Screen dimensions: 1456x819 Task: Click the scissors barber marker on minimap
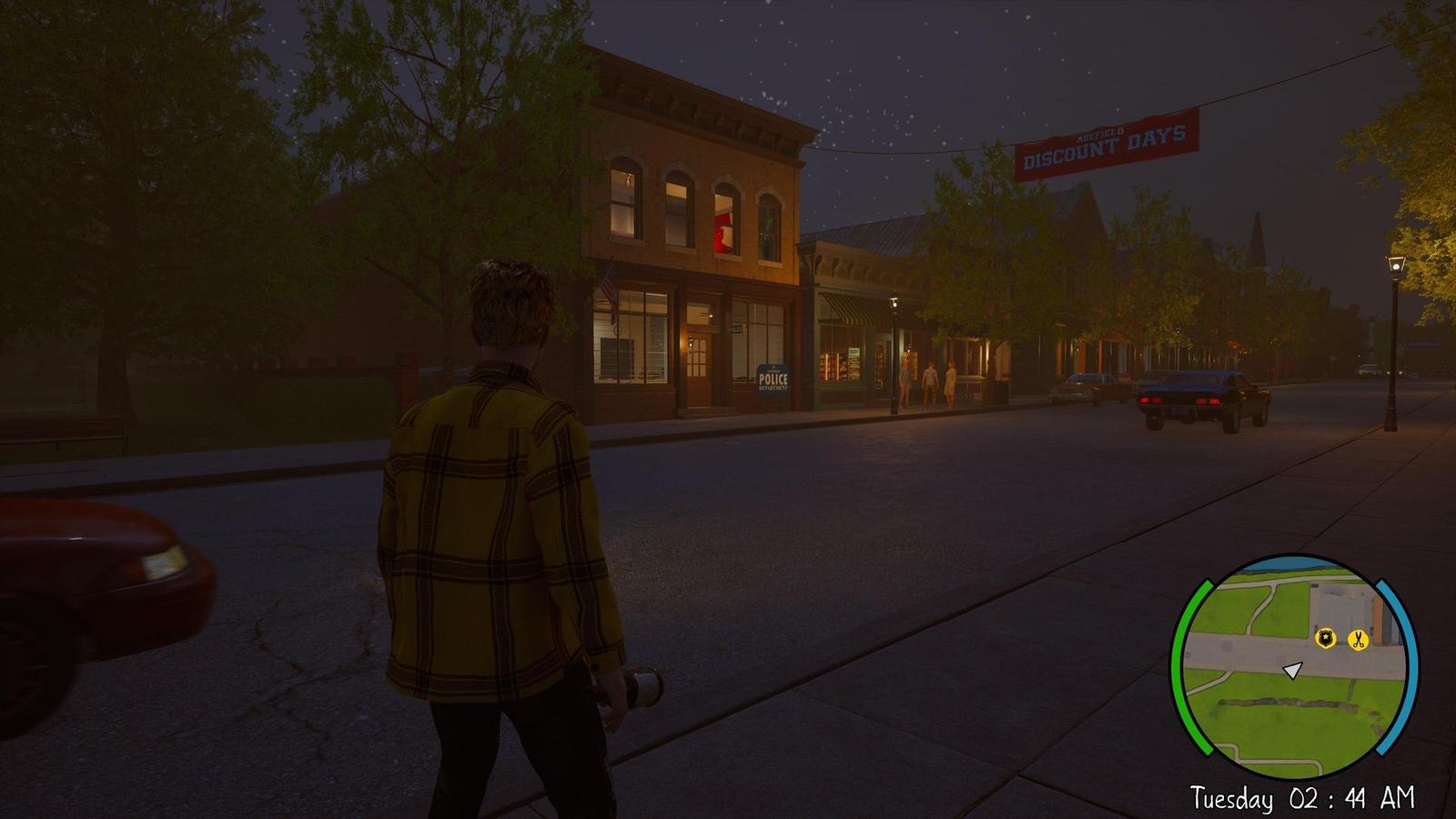(1358, 640)
